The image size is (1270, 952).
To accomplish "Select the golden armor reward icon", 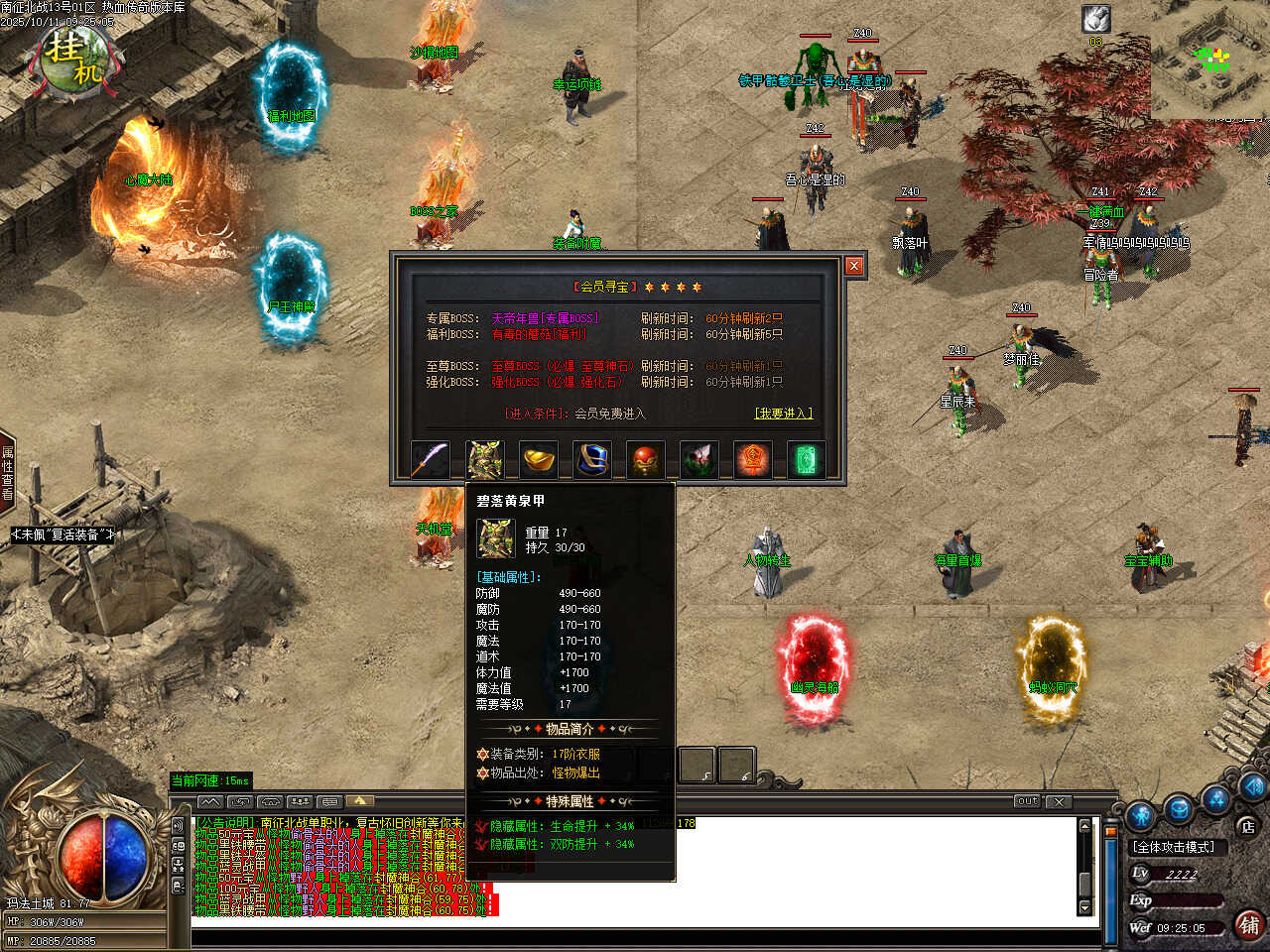I will 484,460.
